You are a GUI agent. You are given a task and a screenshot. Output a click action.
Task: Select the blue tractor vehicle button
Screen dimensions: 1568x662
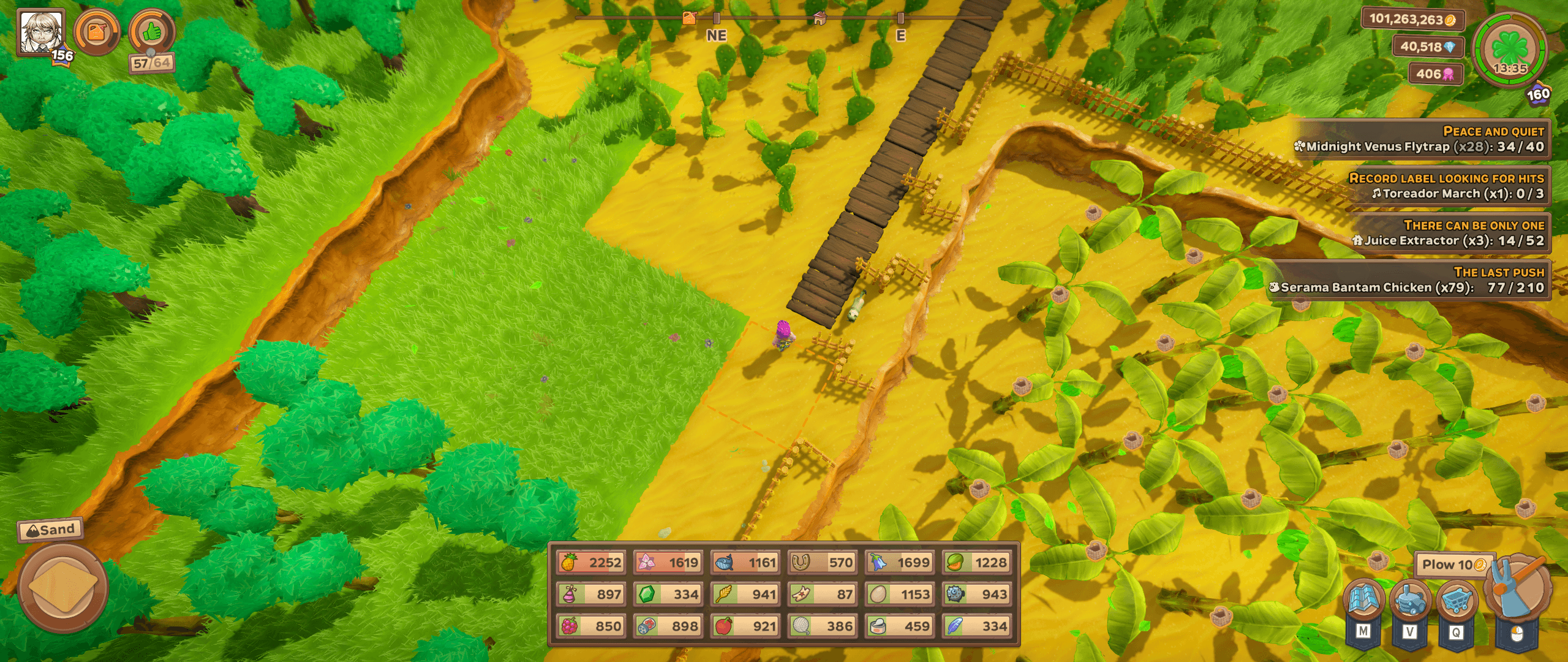pyautogui.click(x=1410, y=600)
